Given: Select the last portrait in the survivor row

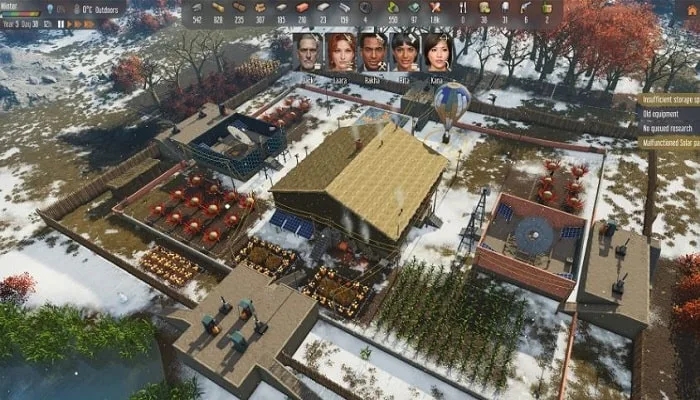Looking at the screenshot, I should (x=437, y=52).
